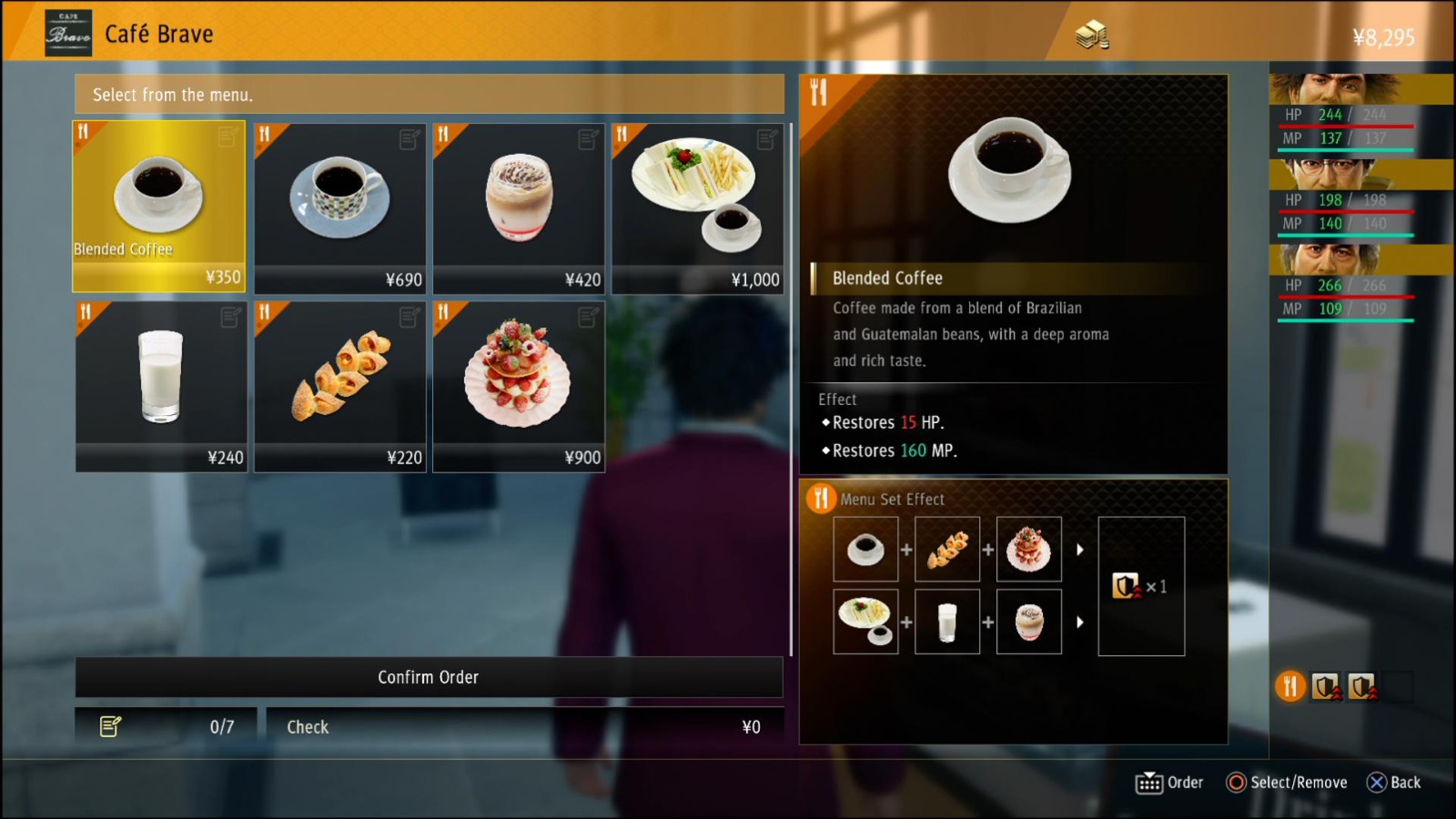Click the glowing orange fork-and-knife icon near the shields

(1289, 687)
